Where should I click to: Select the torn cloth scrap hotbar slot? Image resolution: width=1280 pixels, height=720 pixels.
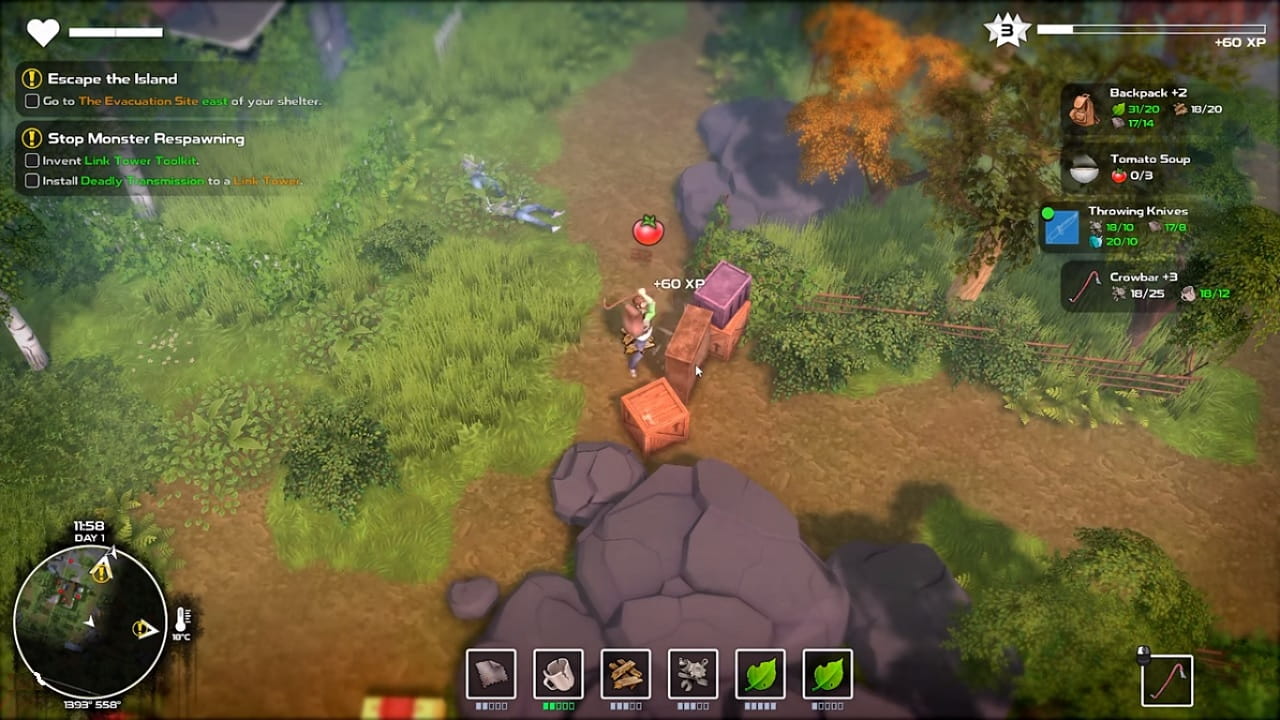[x=491, y=674]
